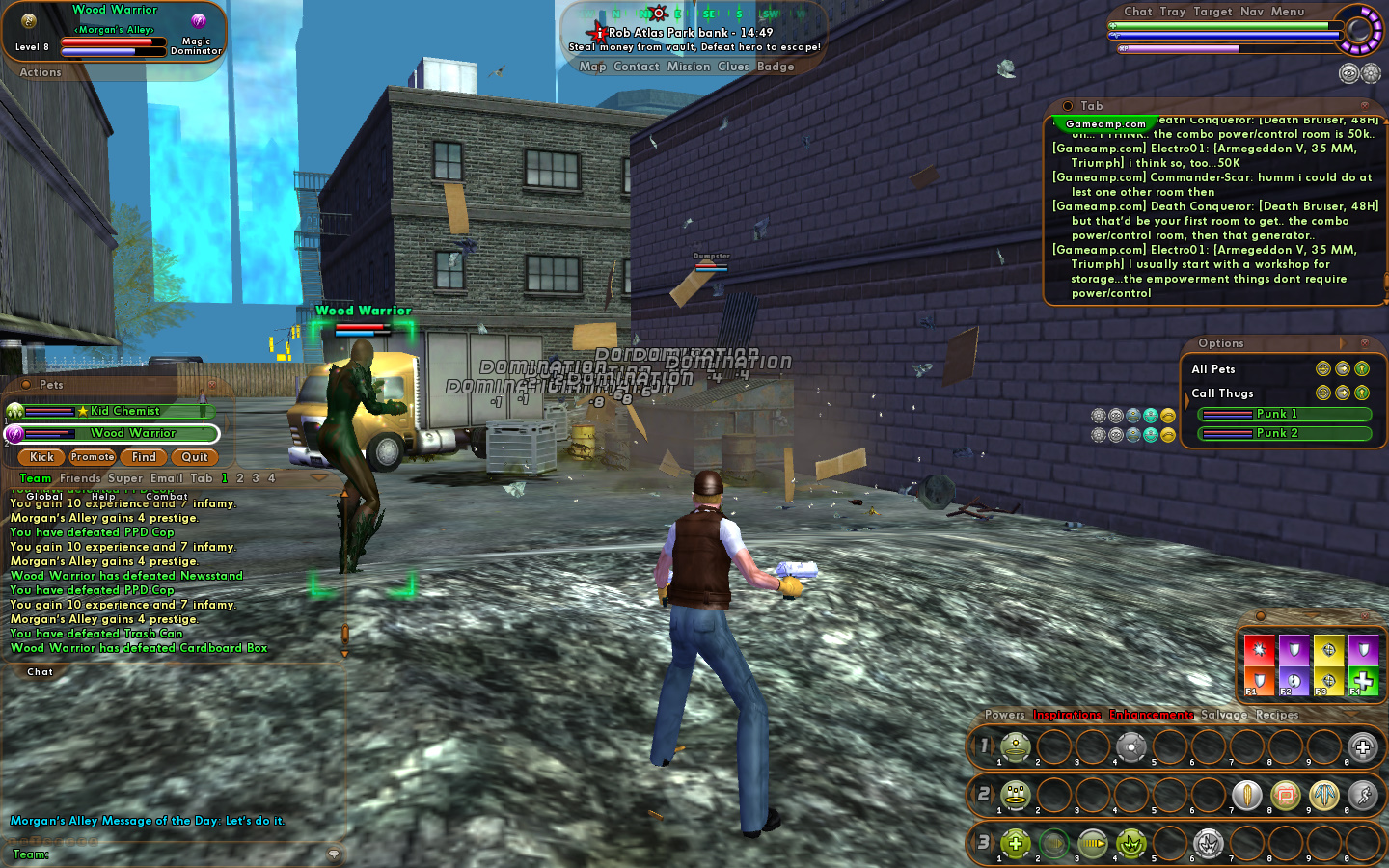View the Badge window

(x=776, y=67)
